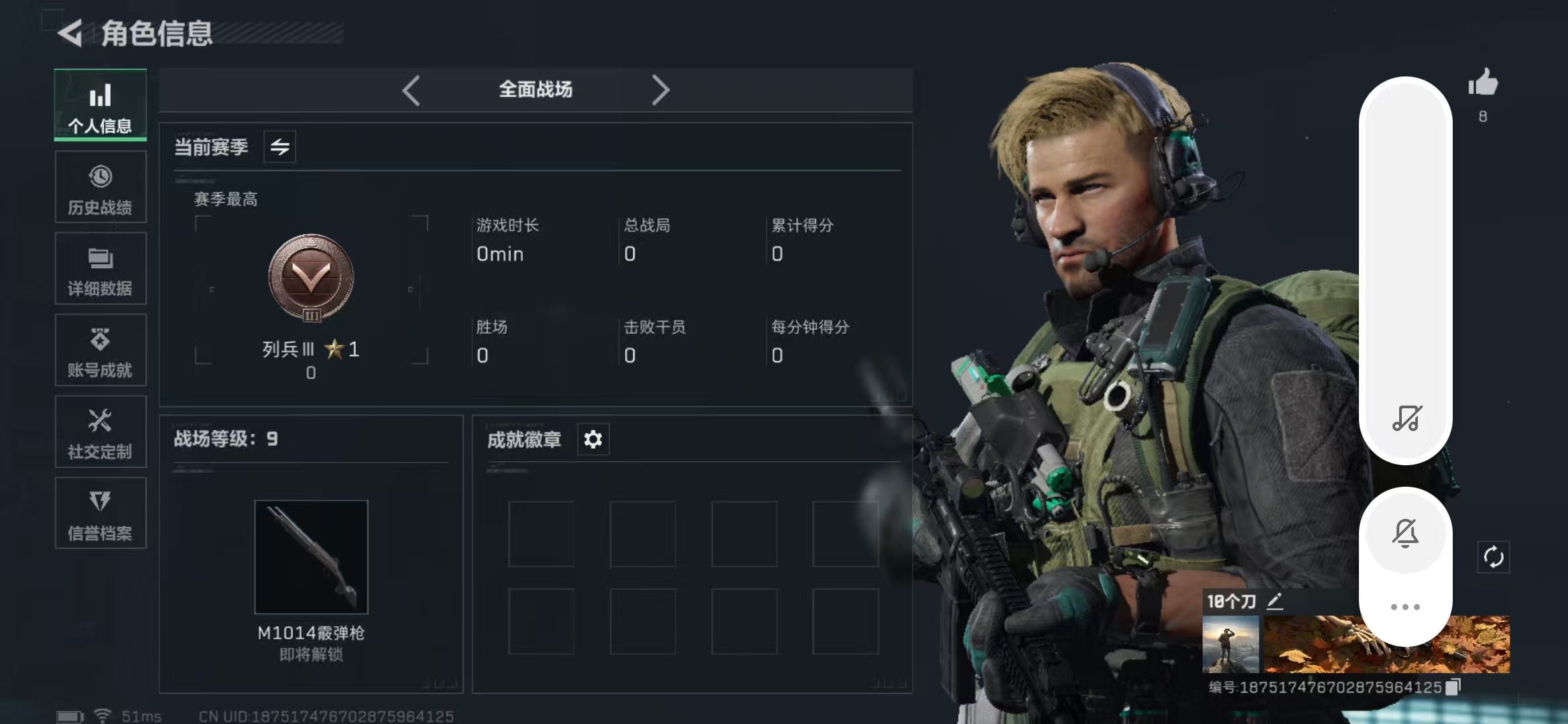This screenshot has width=1568, height=724.
Task: Click the left arrow beside 全面战场
Action: (x=411, y=90)
